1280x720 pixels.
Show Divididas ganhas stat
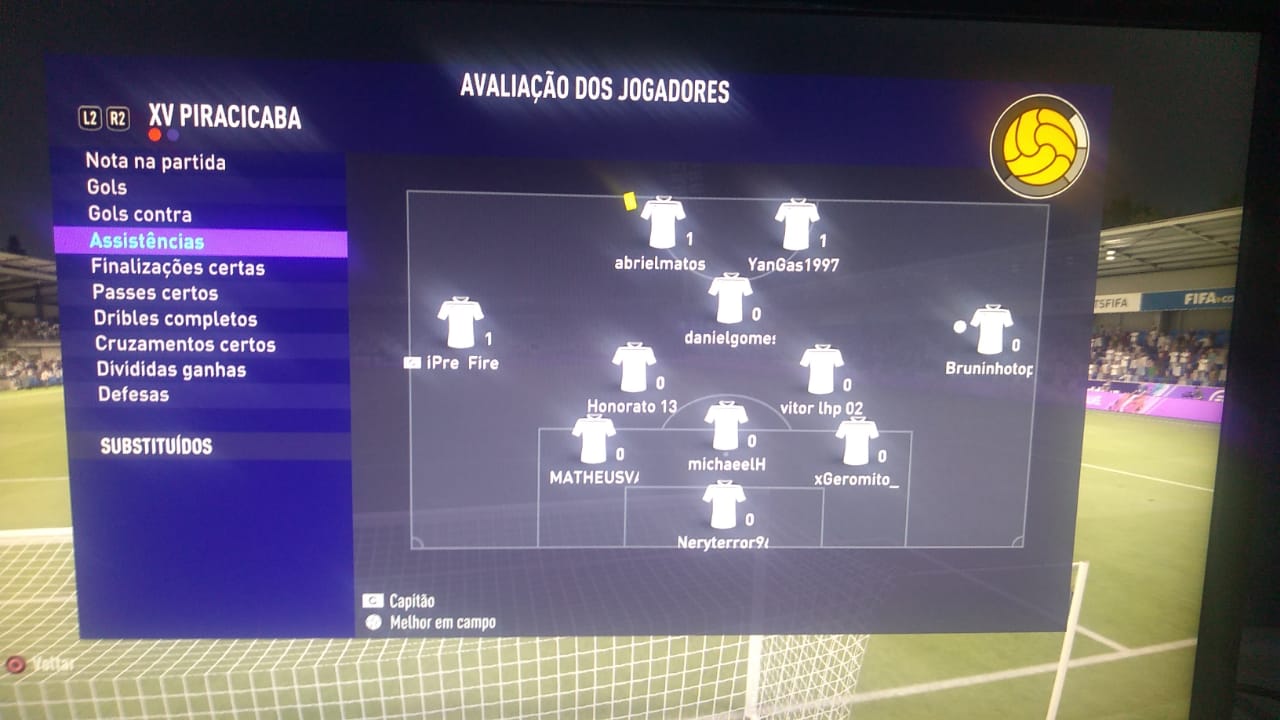tap(170, 369)
